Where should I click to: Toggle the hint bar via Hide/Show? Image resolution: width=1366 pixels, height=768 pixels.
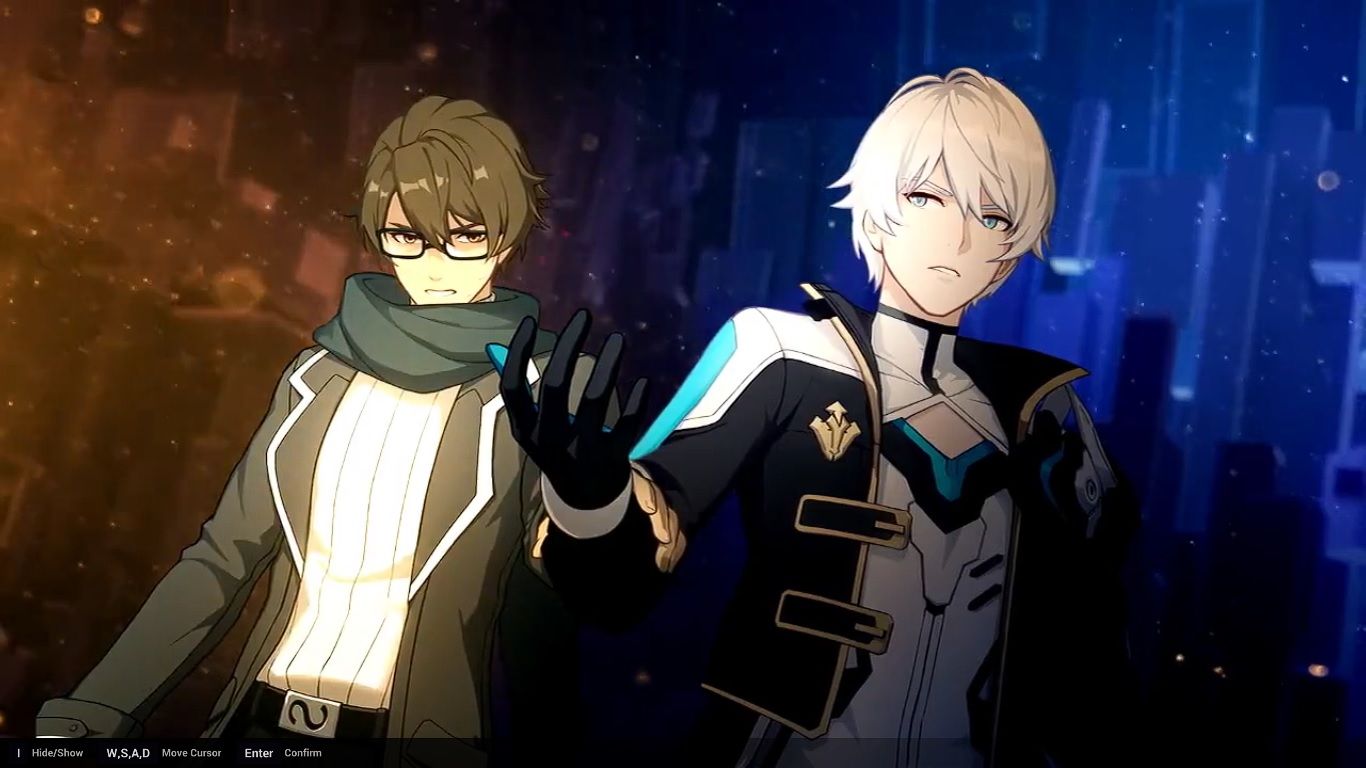click(56, 752)
